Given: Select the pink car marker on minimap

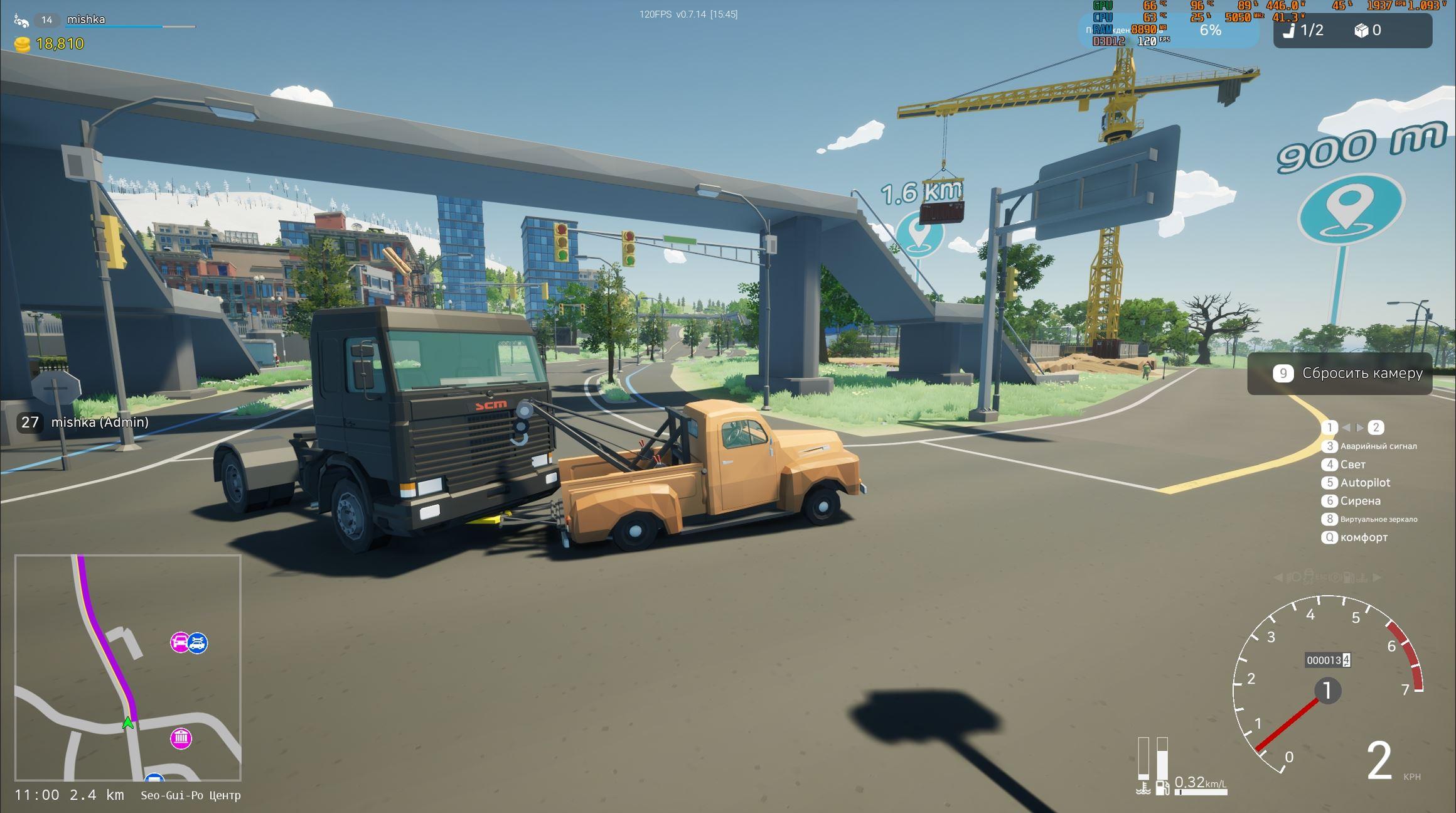Looking at the screenshot, I should pos(180,642).
